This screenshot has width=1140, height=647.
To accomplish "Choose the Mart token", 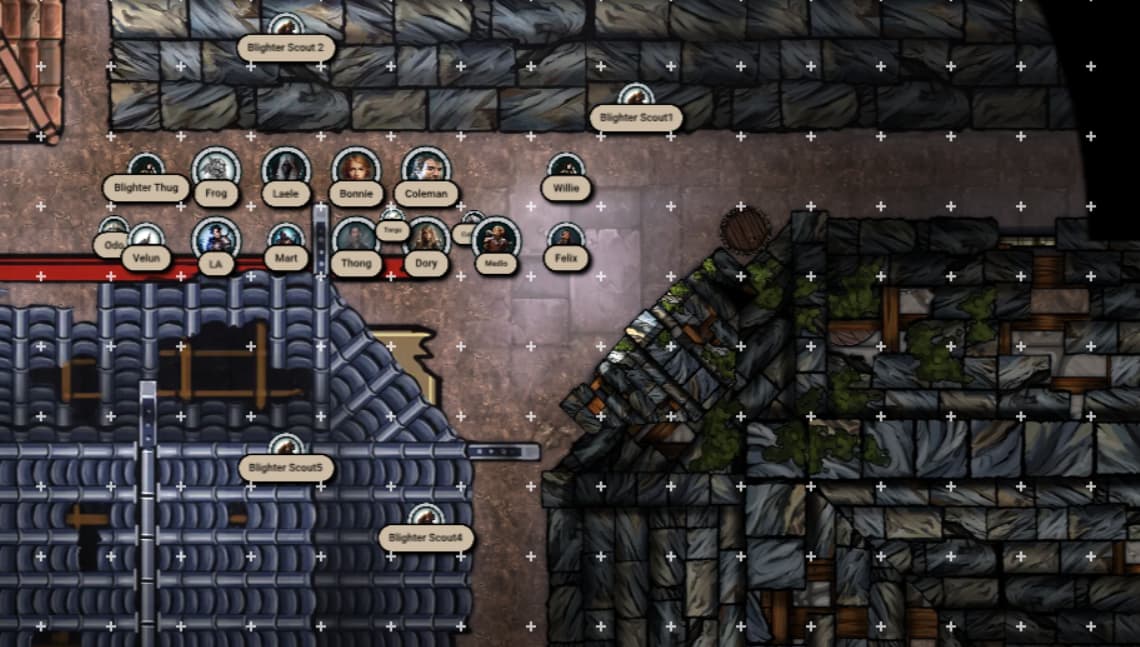I will click(286, 238).
